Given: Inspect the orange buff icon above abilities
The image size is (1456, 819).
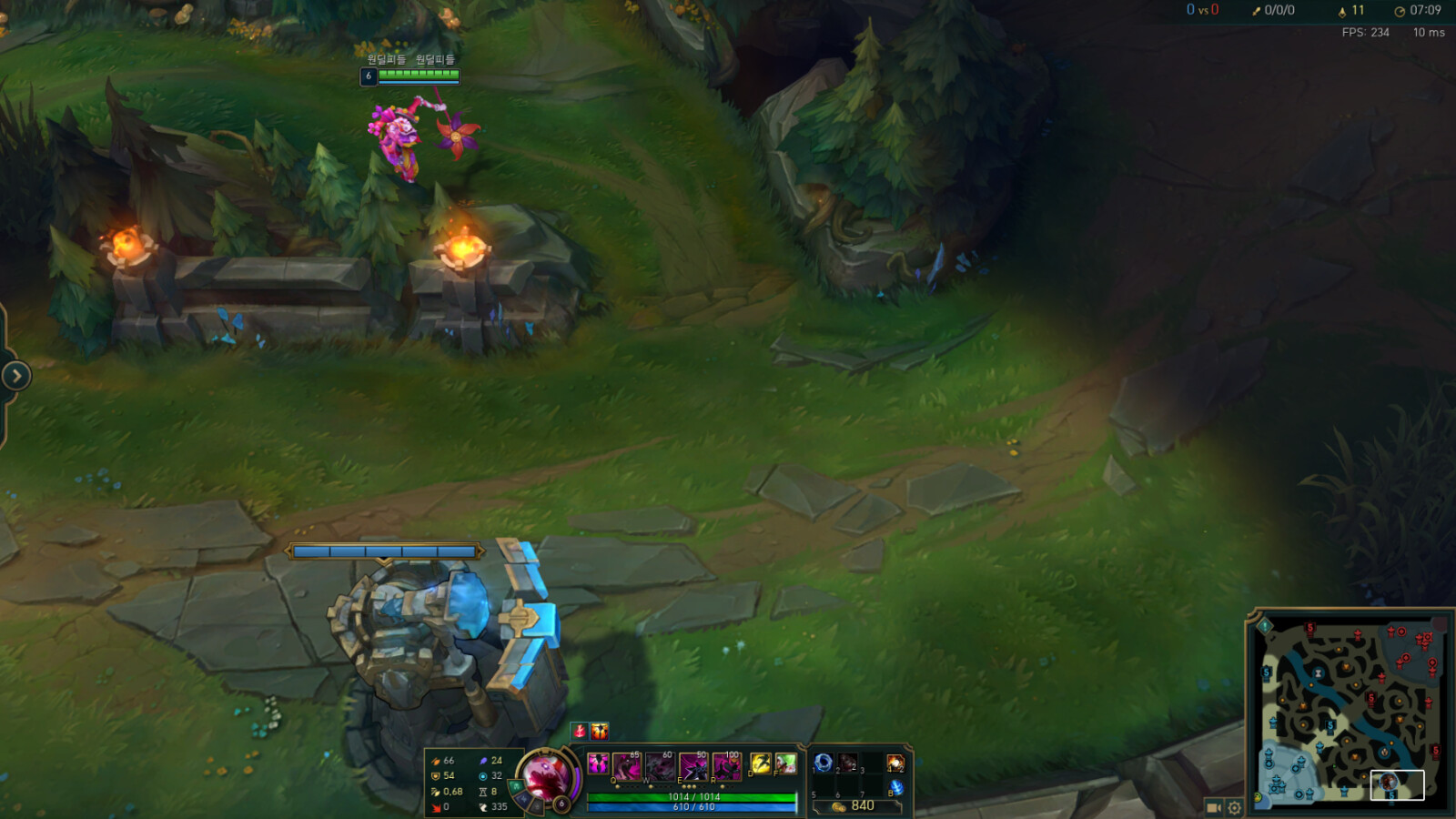Looking at the screenshot, I should 600,731.
